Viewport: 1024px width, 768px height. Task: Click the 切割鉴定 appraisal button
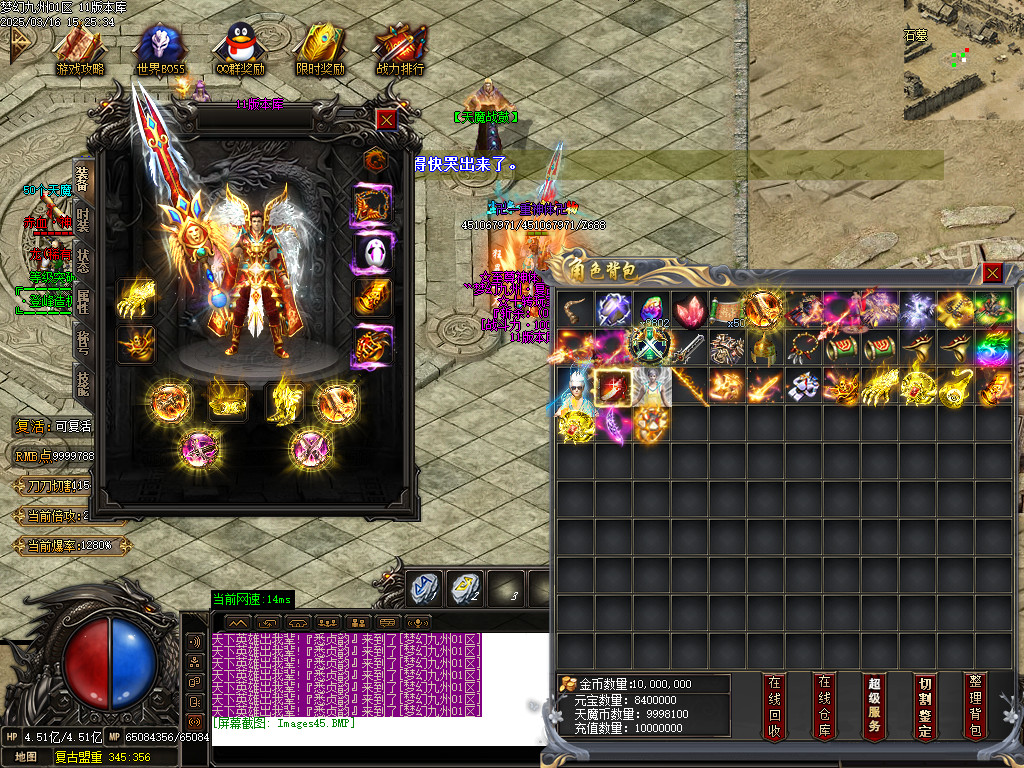924,706
